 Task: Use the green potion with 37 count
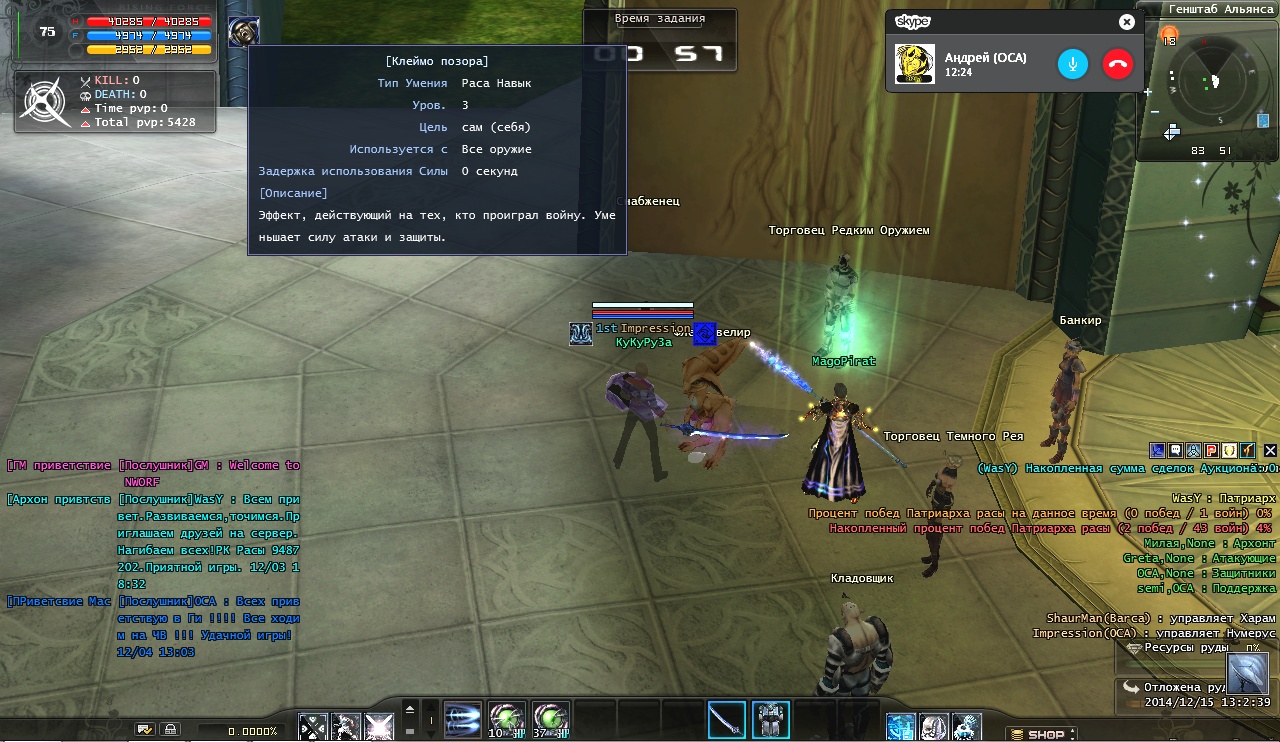[551, 720]
